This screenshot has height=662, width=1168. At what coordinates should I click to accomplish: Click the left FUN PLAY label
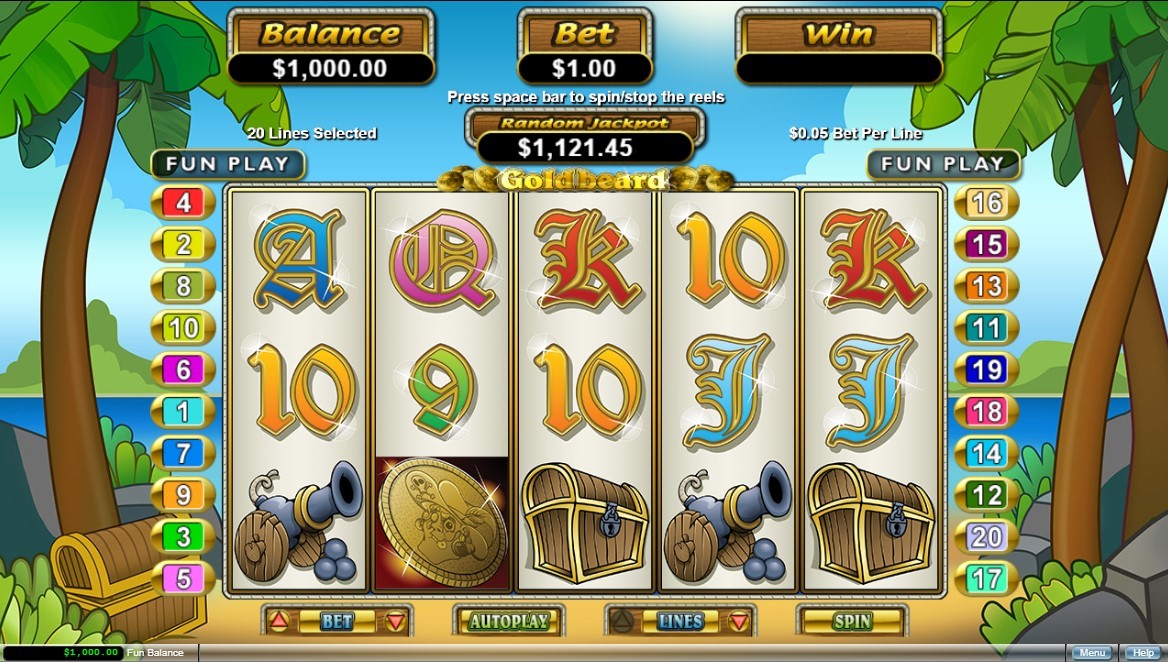click(227, 164)
